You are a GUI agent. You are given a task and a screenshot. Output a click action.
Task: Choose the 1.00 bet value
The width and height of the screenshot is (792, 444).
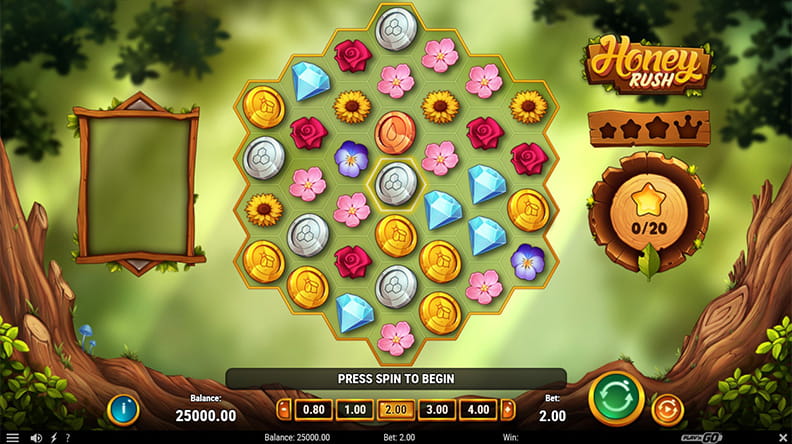tap(354, 409)
